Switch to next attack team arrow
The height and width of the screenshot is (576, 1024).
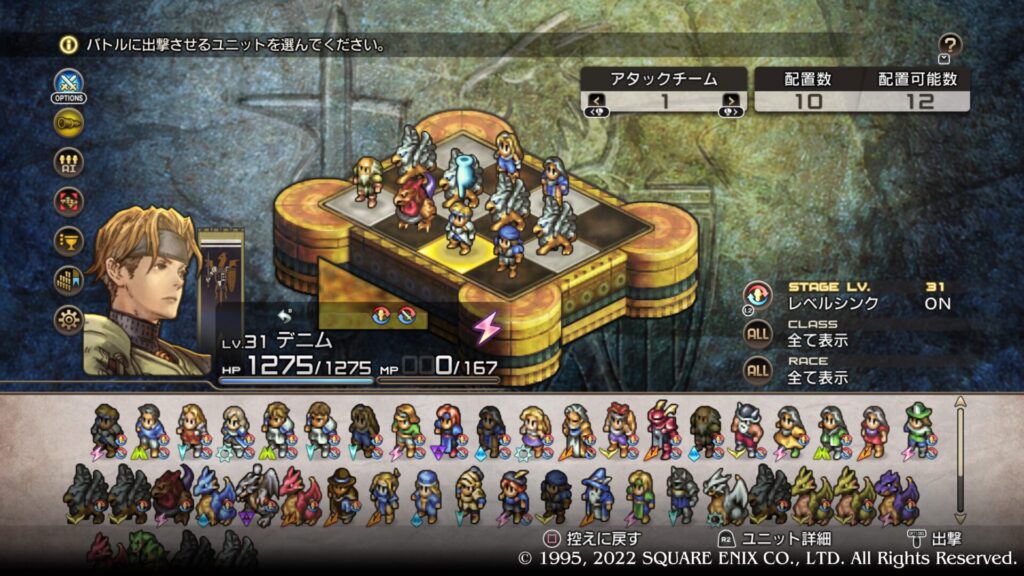point(732,100)
